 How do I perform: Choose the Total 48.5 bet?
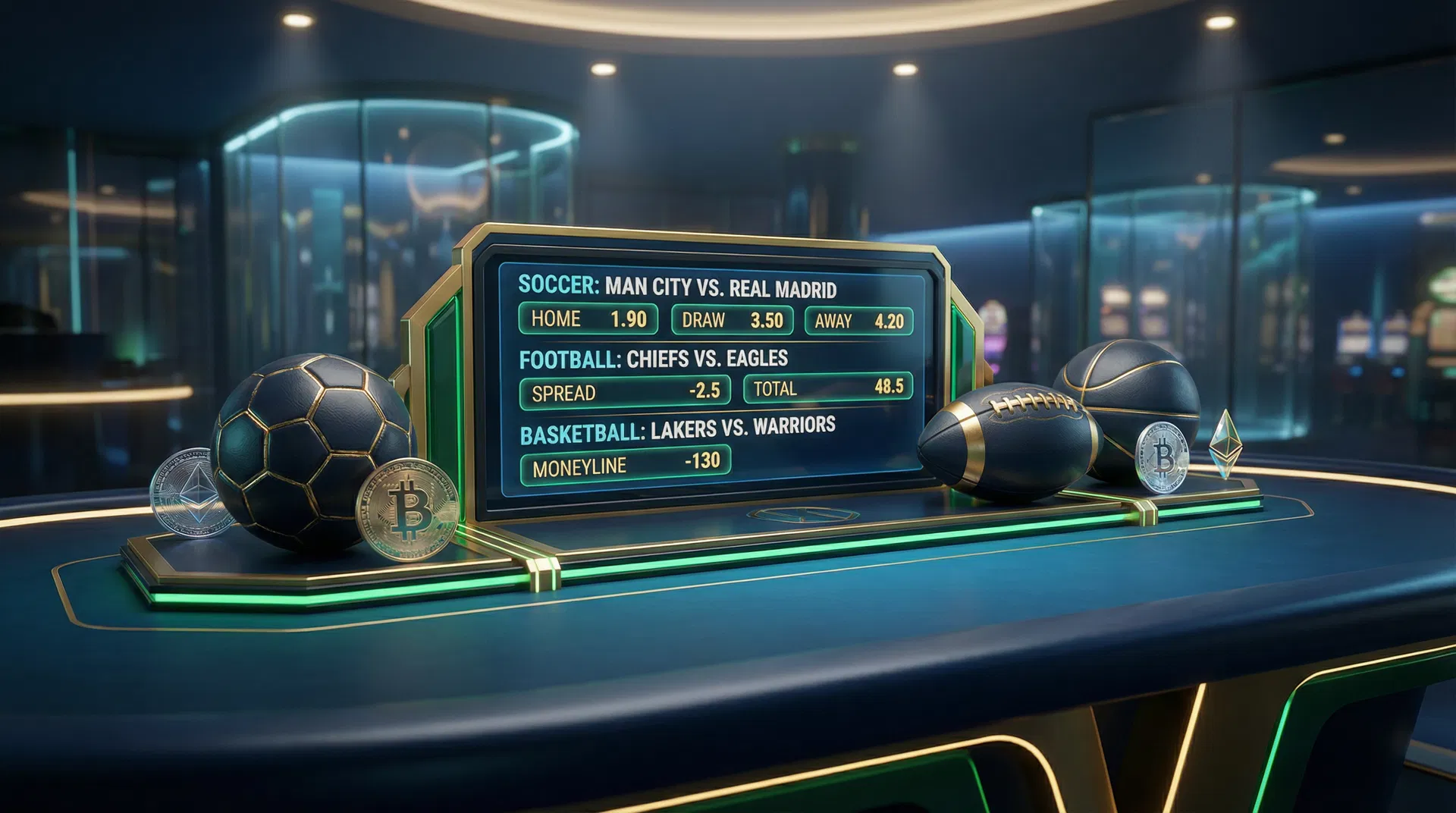click(x=827, y=388)
